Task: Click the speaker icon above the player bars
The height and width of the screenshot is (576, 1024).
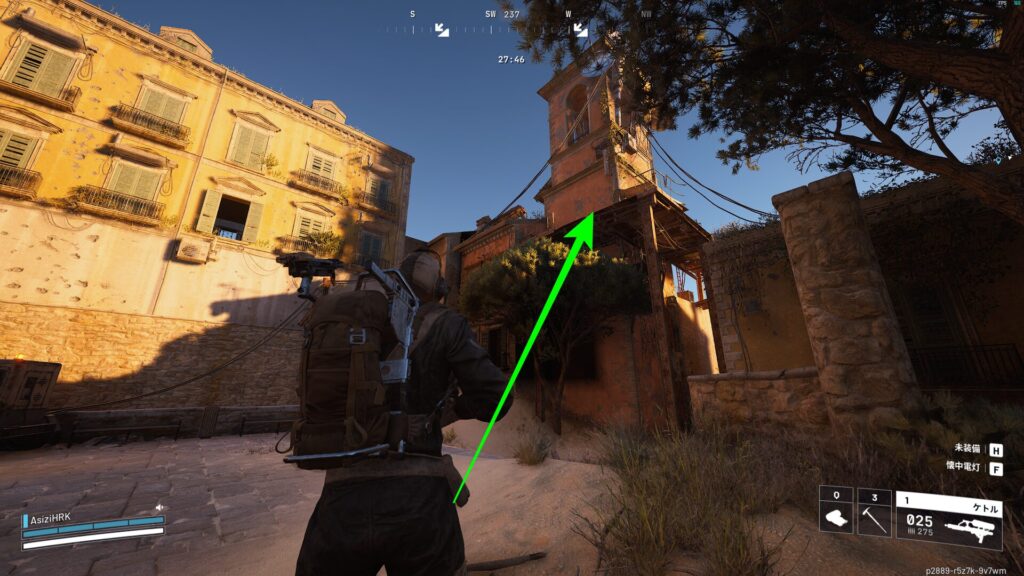Action: click(159, 508)
